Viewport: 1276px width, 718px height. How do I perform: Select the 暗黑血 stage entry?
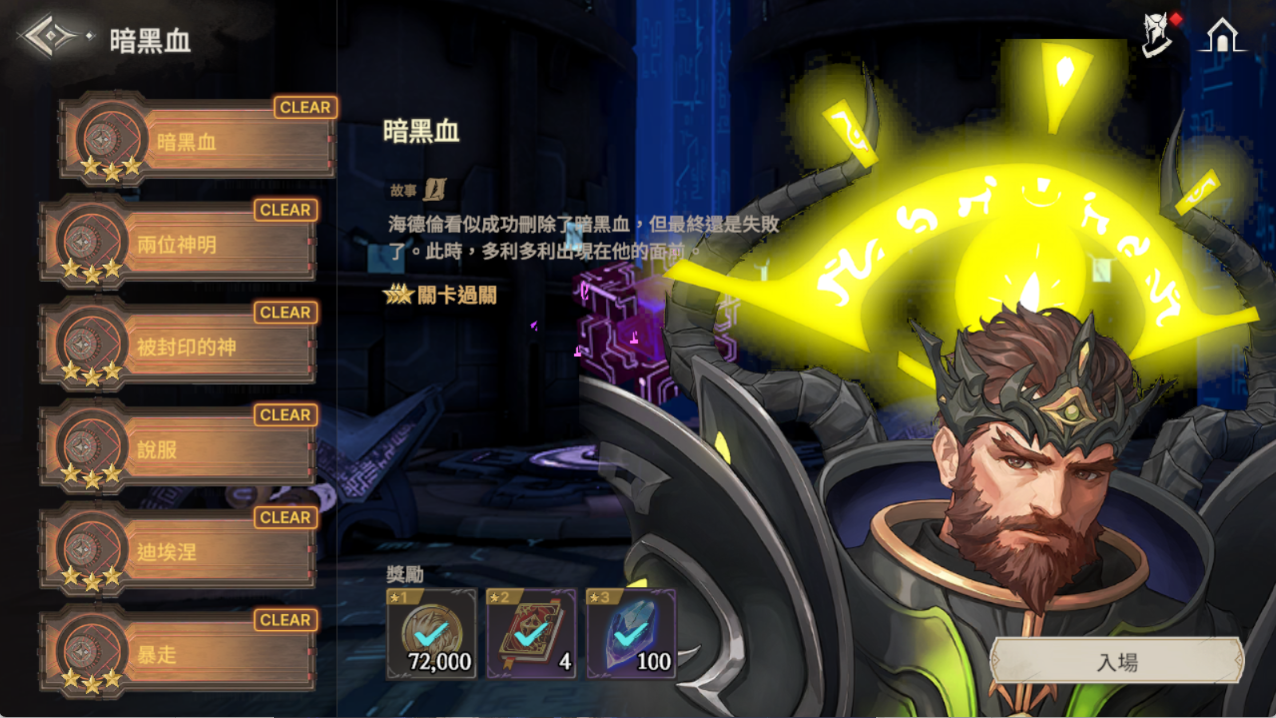pos(198,142)
